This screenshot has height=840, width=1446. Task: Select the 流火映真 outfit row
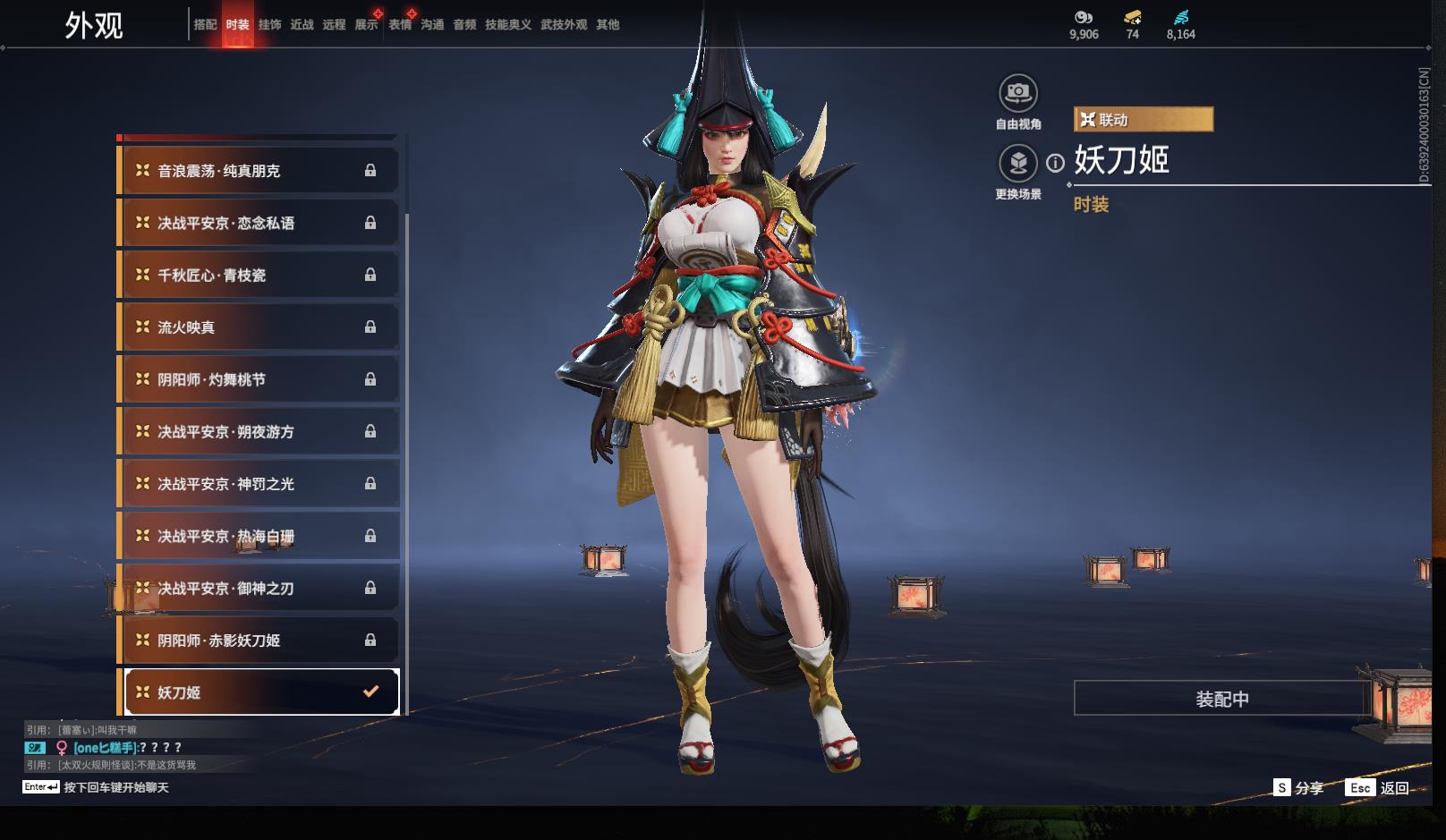click(x=259, y=327)
